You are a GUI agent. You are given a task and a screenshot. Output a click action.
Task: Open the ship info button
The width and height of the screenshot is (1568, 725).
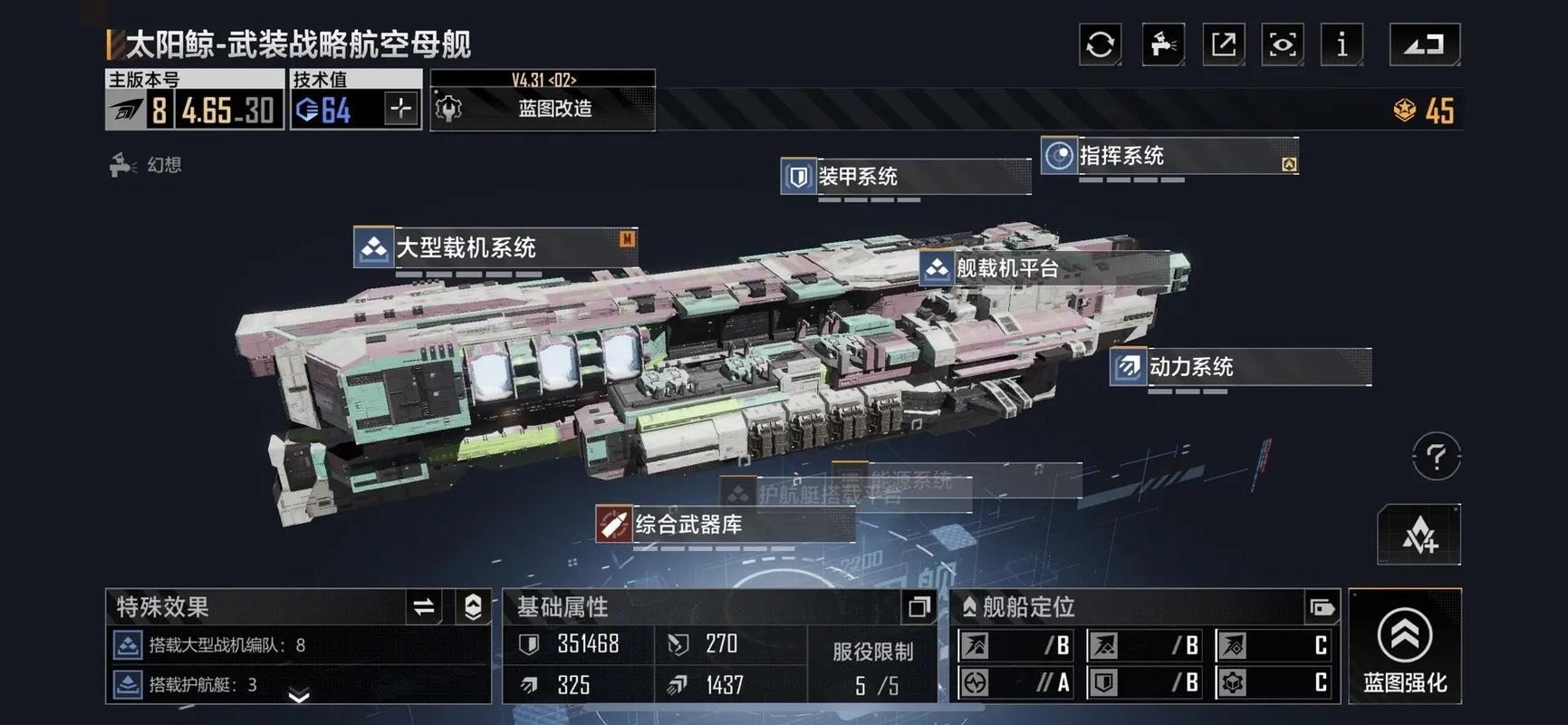pos(1342,44)
